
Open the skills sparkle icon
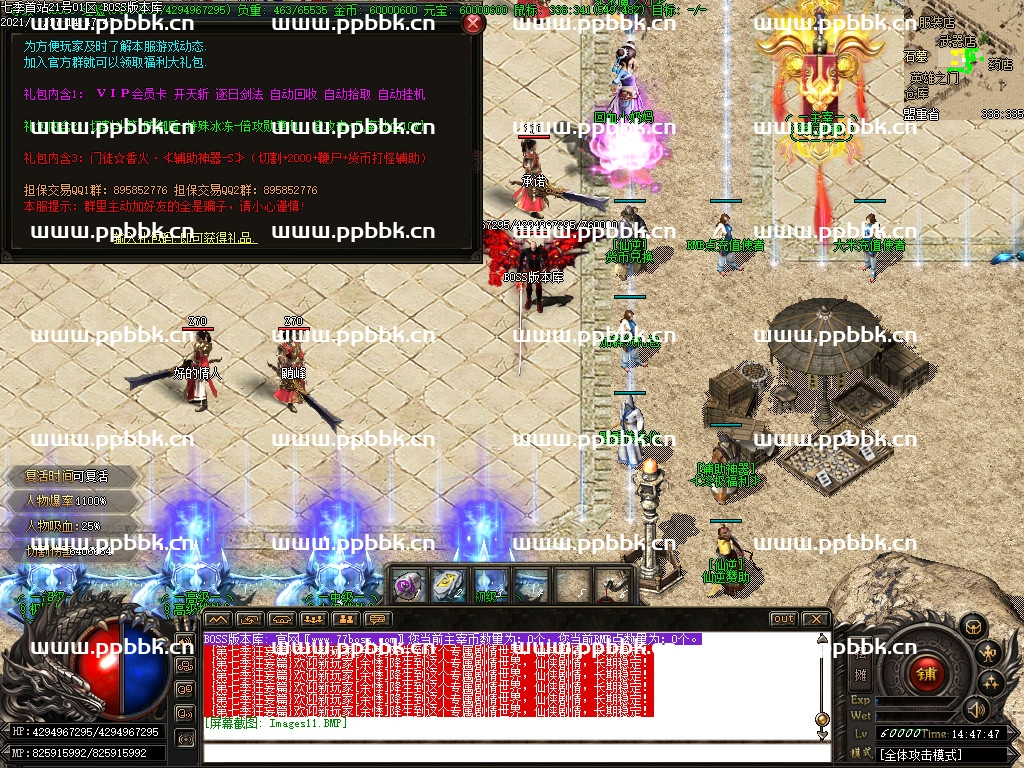click(990, 683)
